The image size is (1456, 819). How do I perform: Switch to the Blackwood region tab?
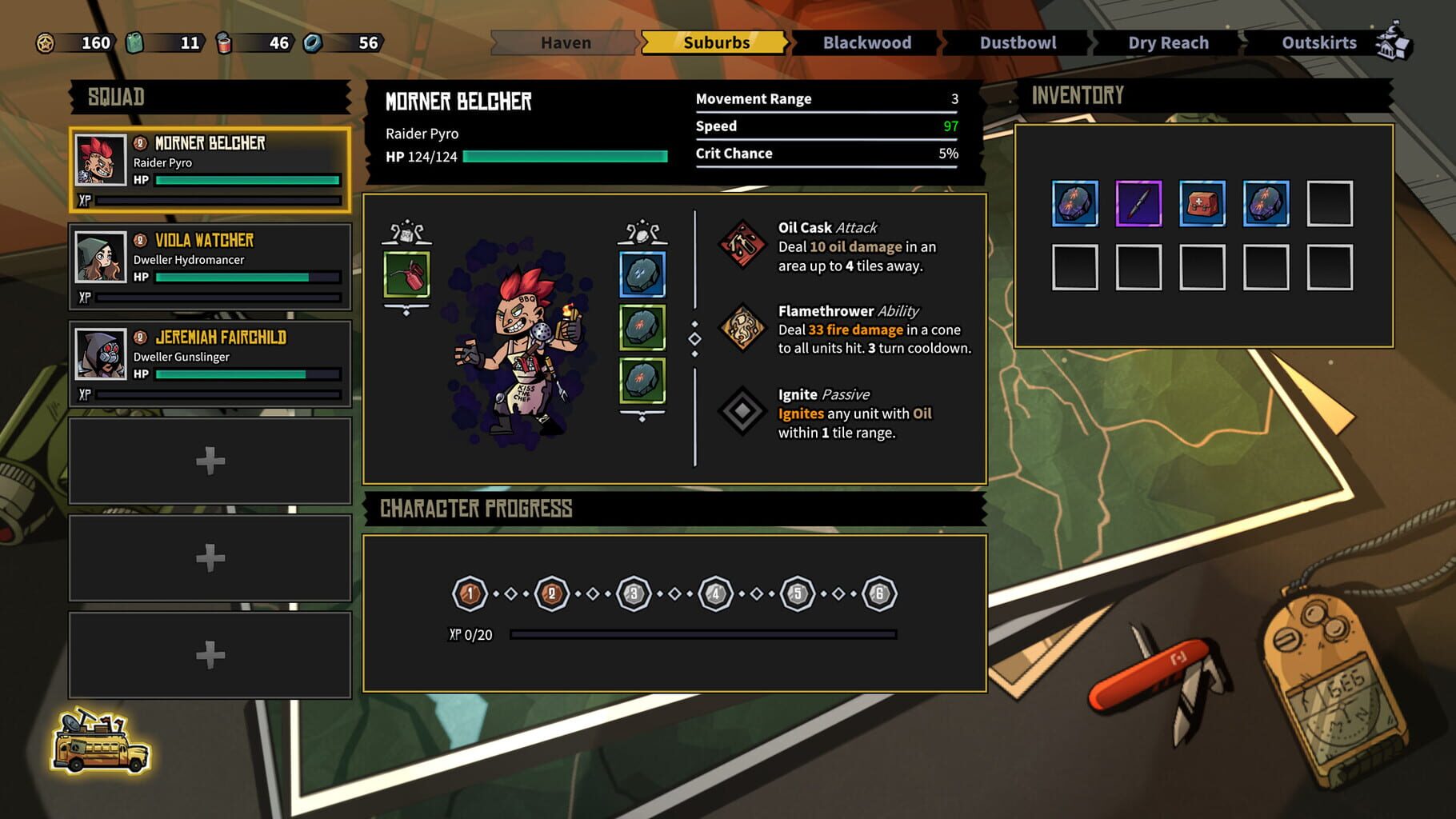point(866,42)
